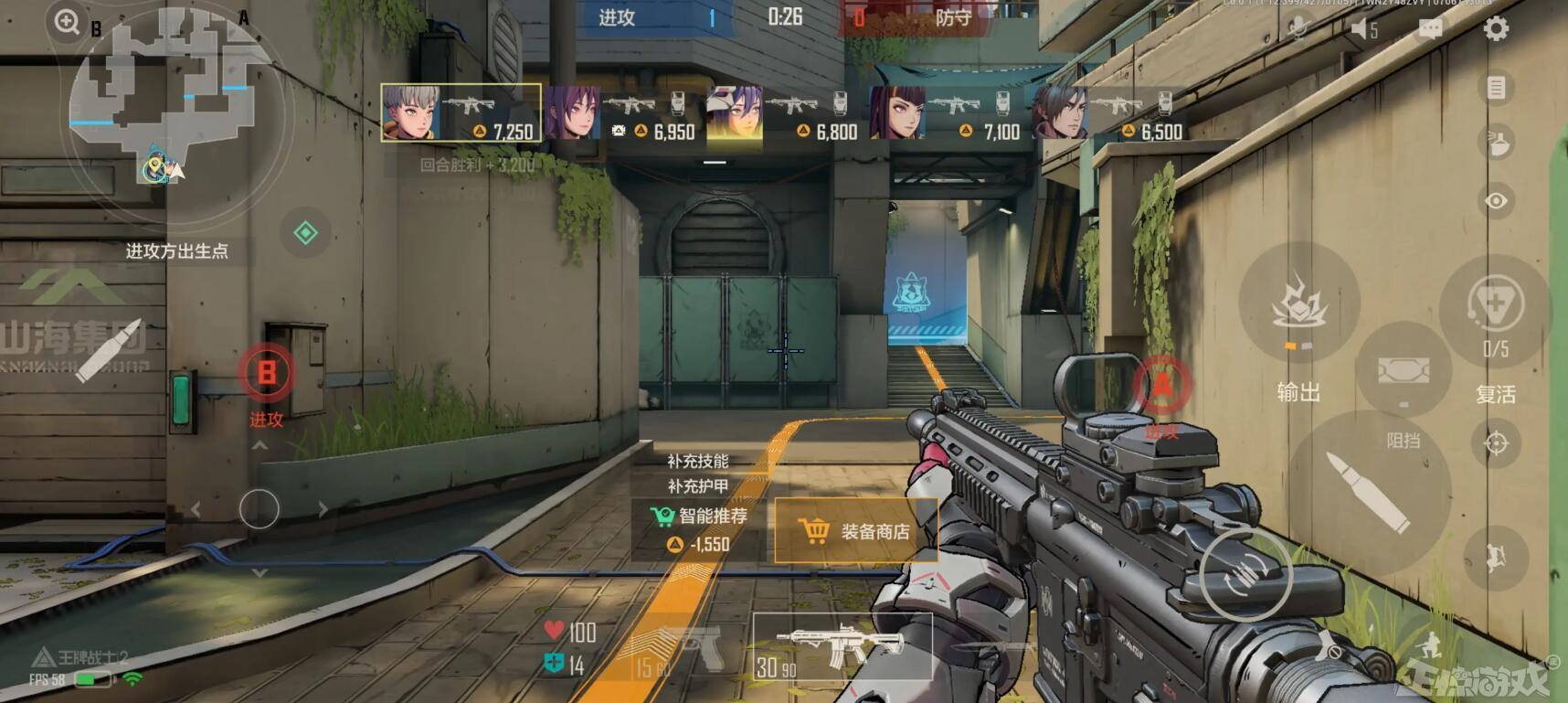The image size is (1568, 703).
Task: Tap the reload button with circular arrows
Action: (x=1245, y=573)
